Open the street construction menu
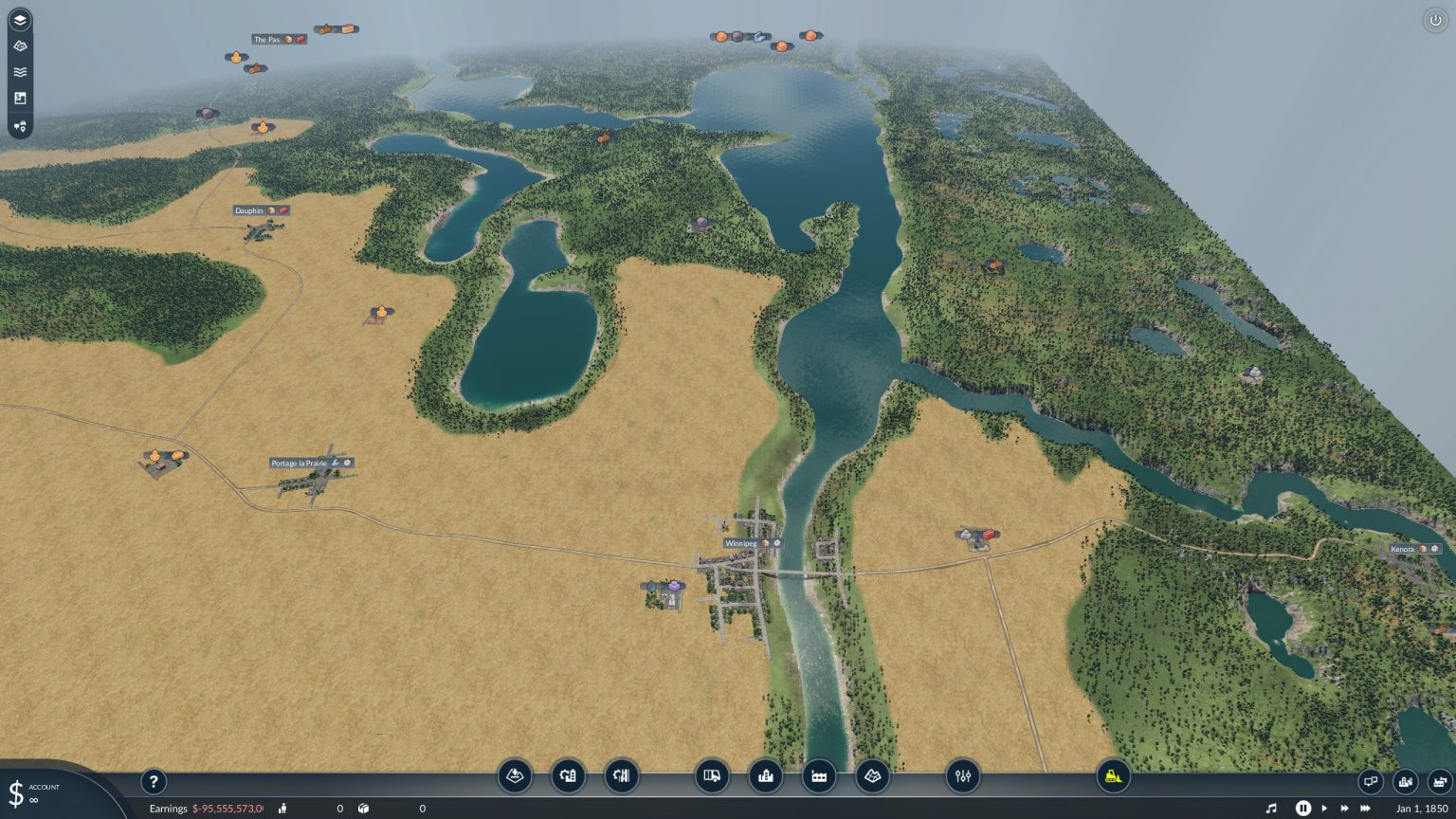The image size is (1456, 819). [621, 776]
